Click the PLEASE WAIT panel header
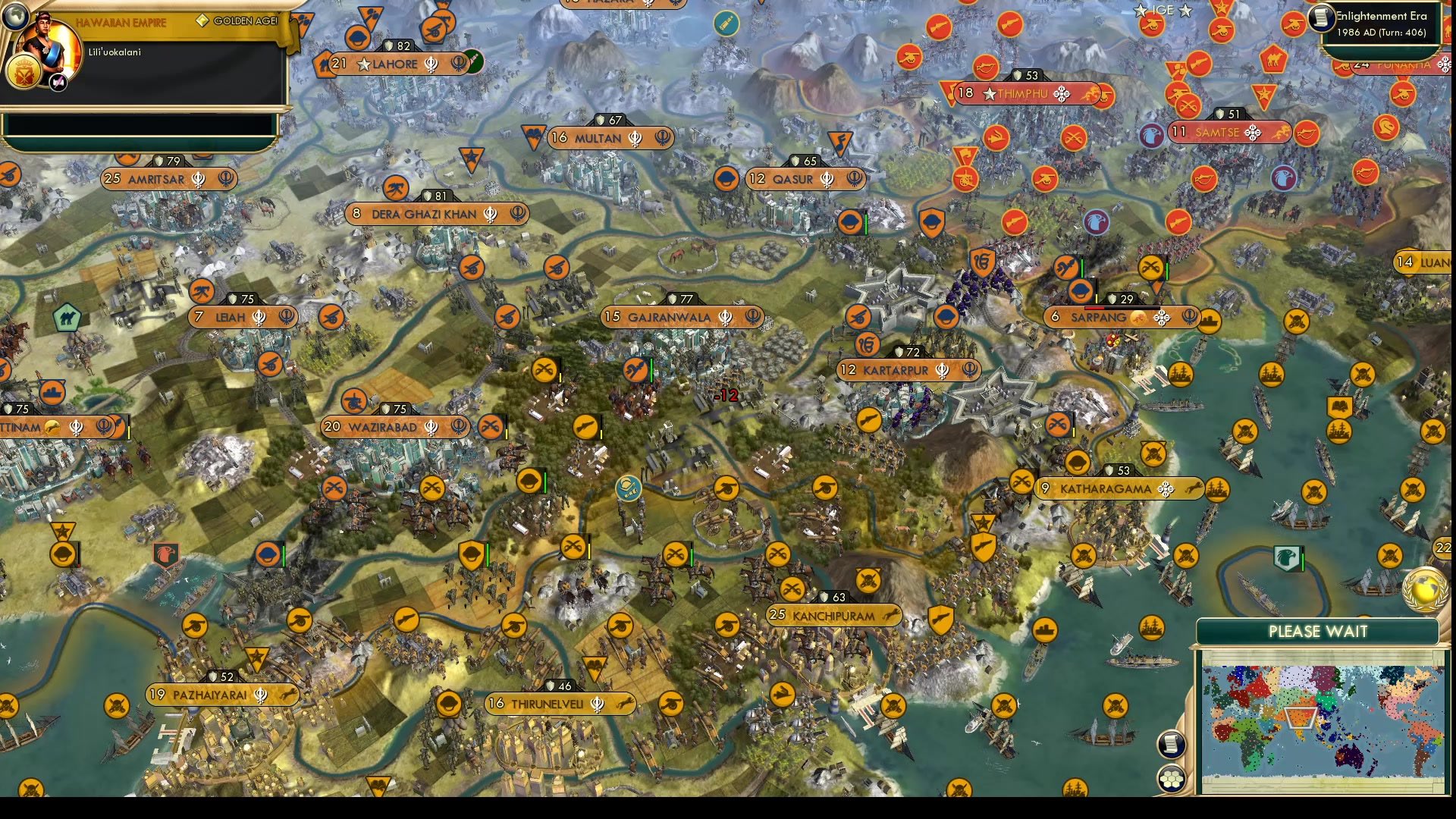Image resolution: width=1456 pixels, height=819 pixels. click(1317, 632)
